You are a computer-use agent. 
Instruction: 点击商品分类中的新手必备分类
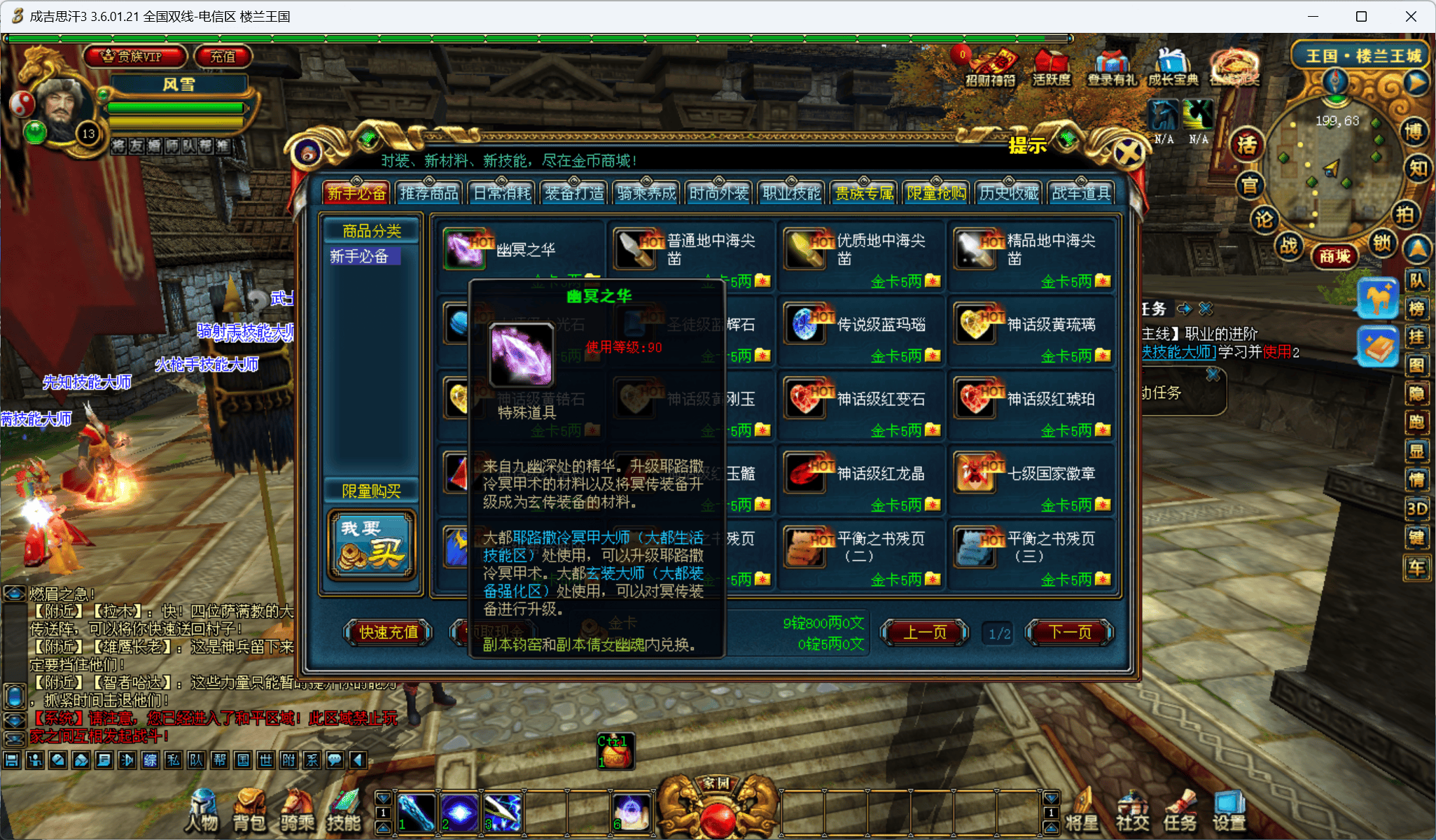[x=364, y=257]
